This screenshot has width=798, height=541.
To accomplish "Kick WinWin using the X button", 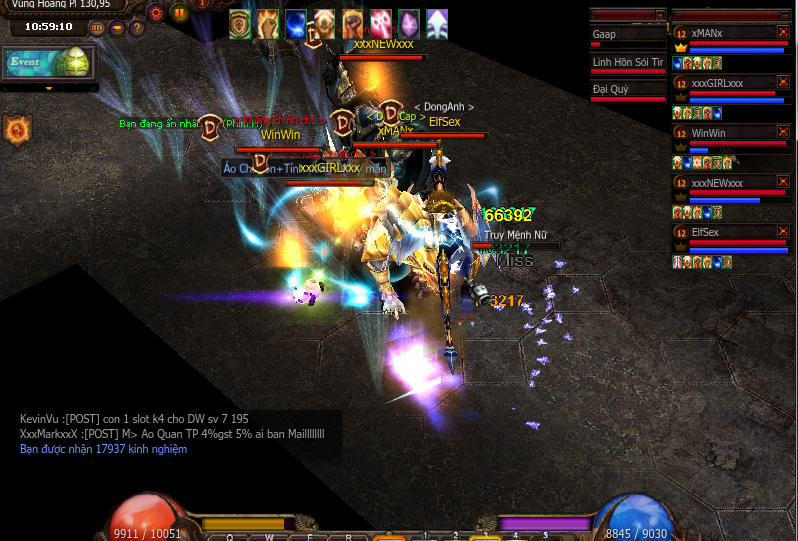I will pos(783,133).
